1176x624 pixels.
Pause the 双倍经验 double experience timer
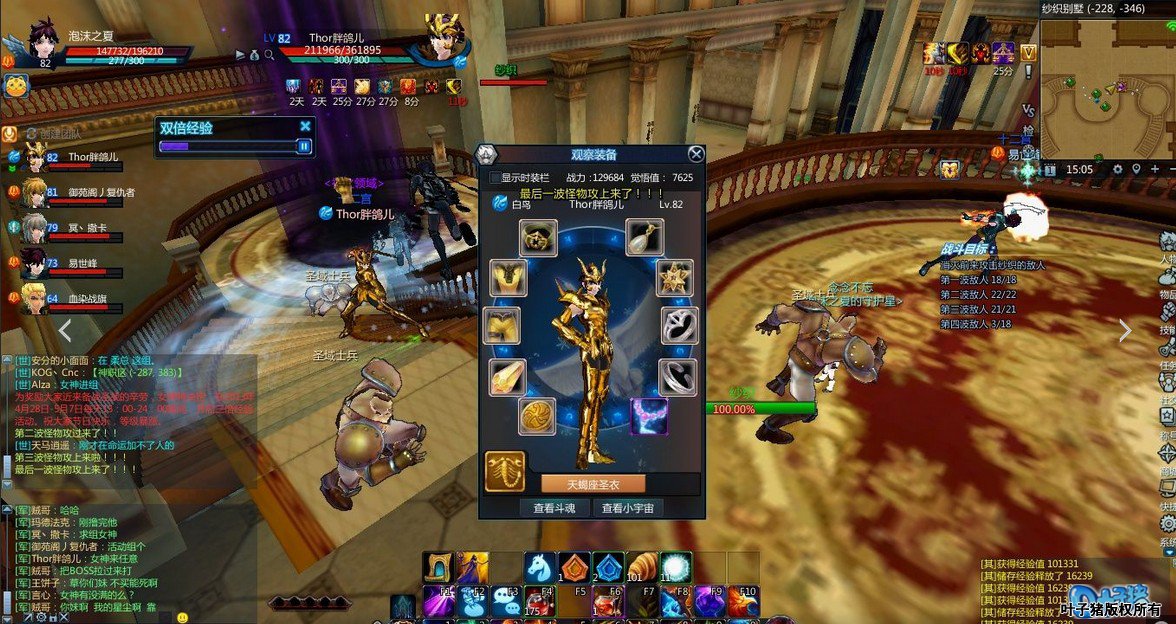pyautogui.click(x=304, y=146)
